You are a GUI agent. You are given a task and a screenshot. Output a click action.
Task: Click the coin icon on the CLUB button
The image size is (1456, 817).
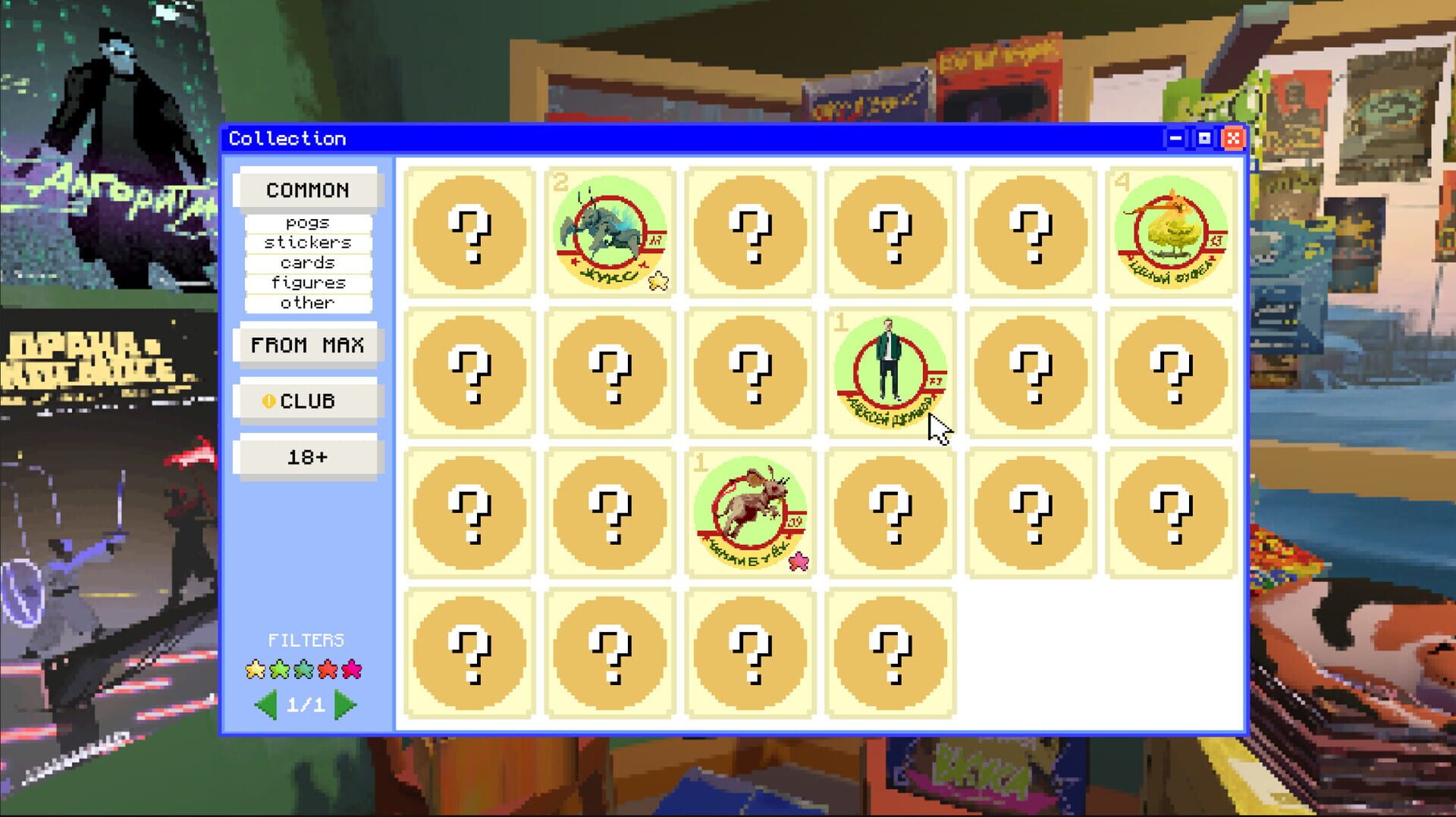point(271,400)
